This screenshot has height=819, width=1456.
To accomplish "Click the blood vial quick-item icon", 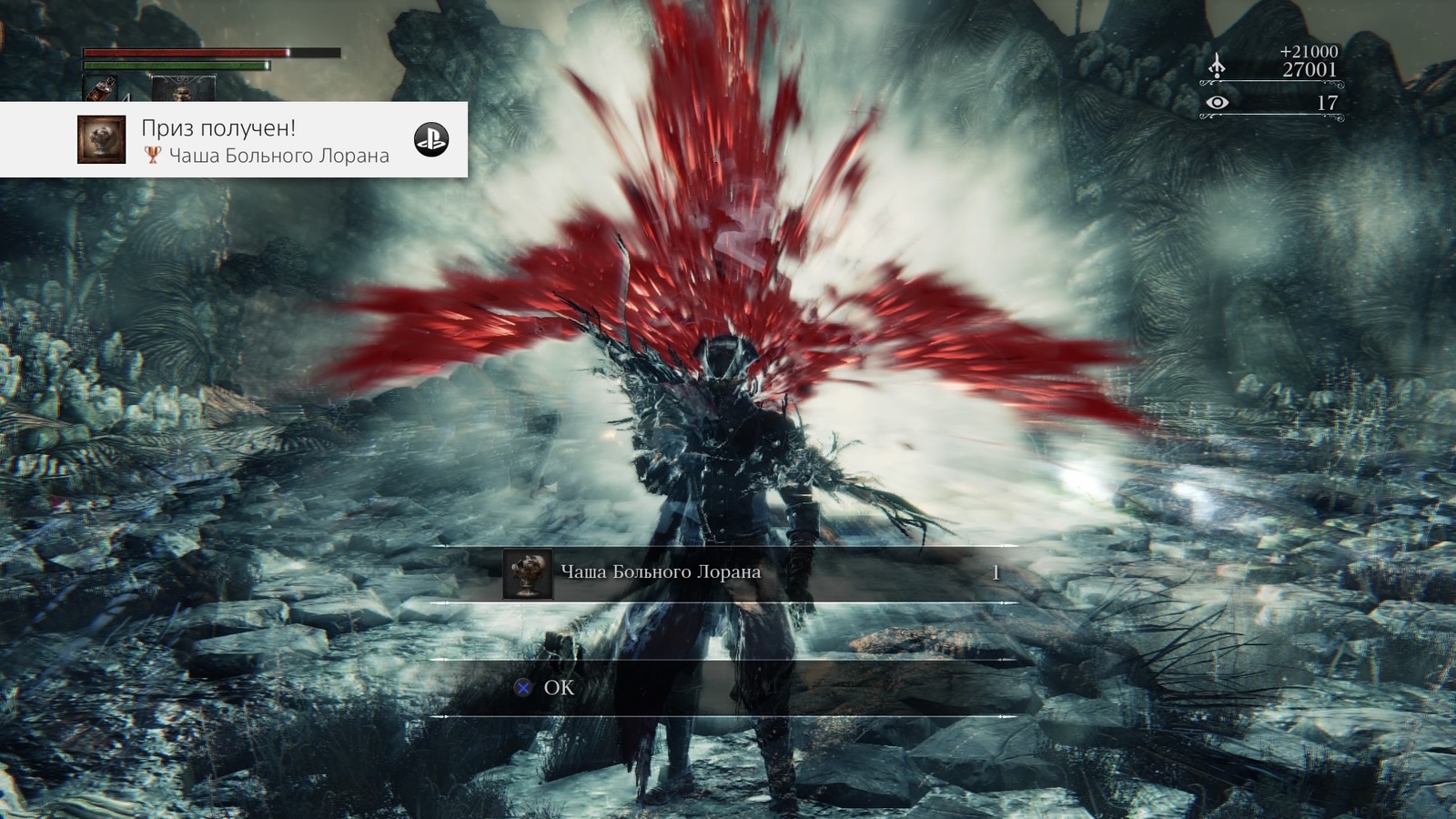I will 100,89.
